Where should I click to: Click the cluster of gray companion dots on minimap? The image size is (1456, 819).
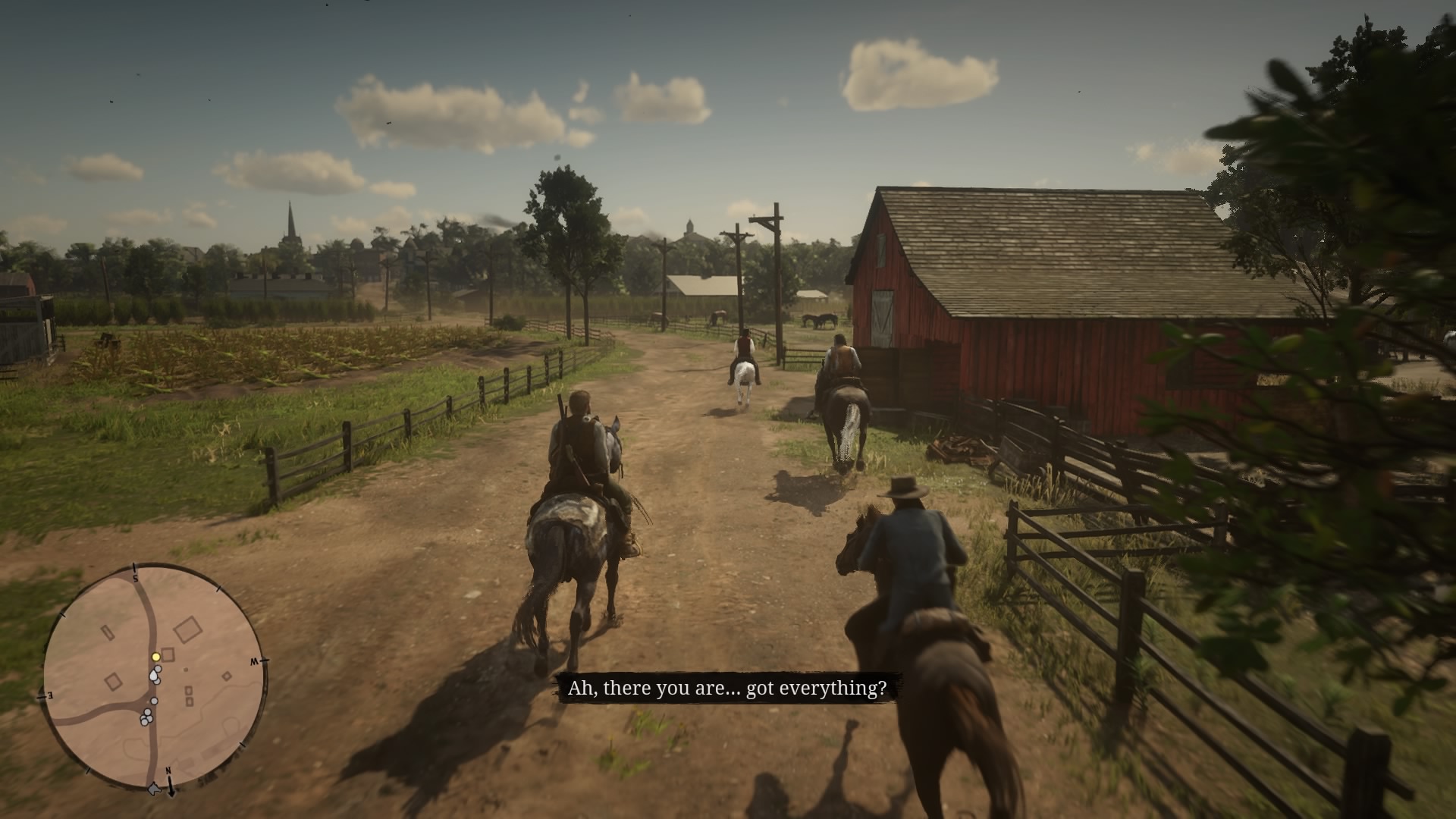click(146, 717)
